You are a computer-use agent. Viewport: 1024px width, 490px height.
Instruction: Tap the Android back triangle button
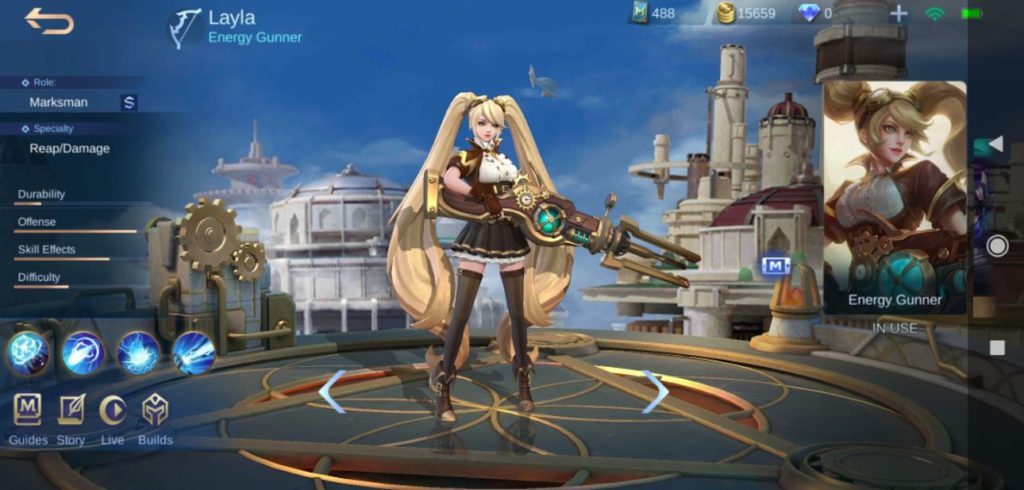pyautogui.click(x=996, y=145)
